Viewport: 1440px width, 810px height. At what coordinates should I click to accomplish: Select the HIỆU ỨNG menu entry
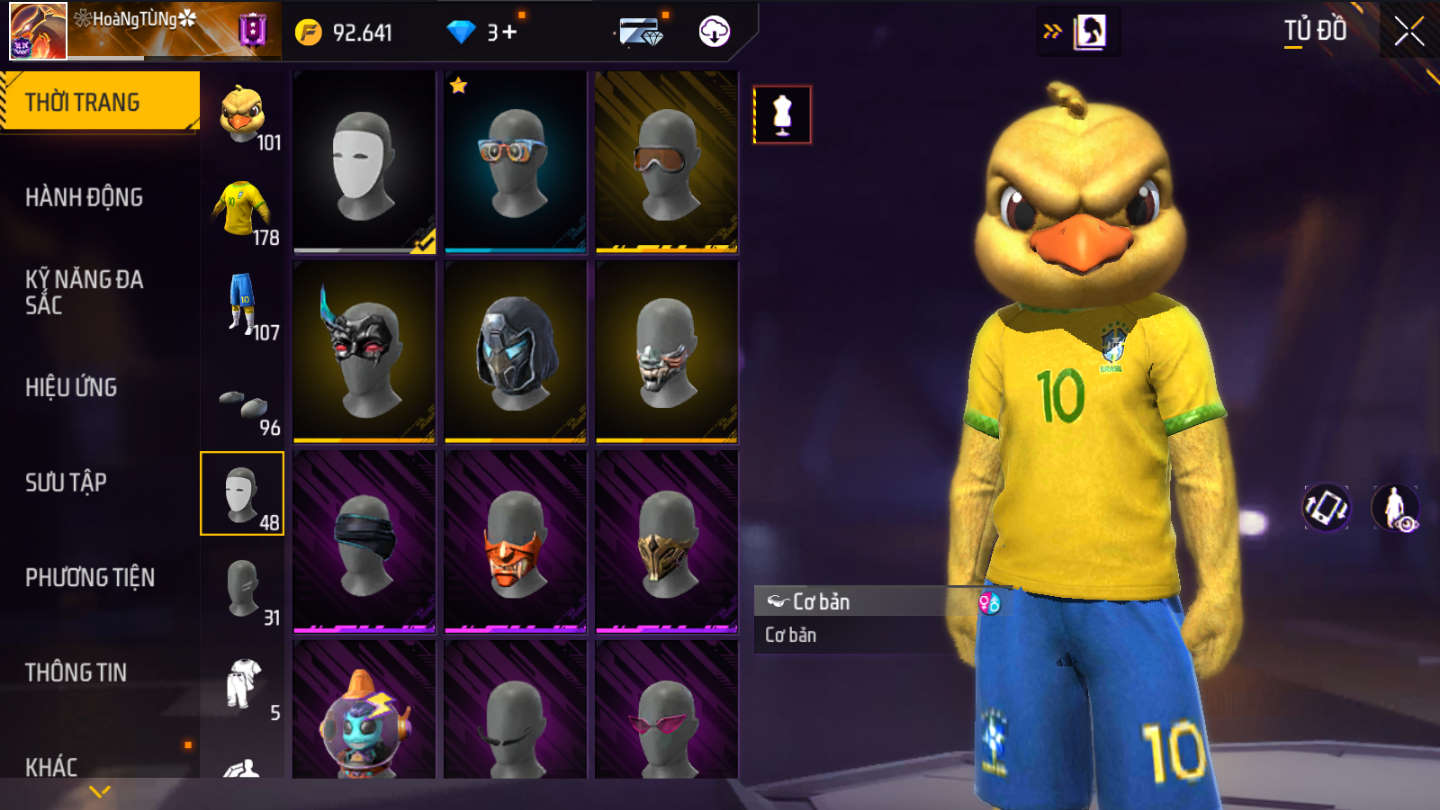pos(72,387)
